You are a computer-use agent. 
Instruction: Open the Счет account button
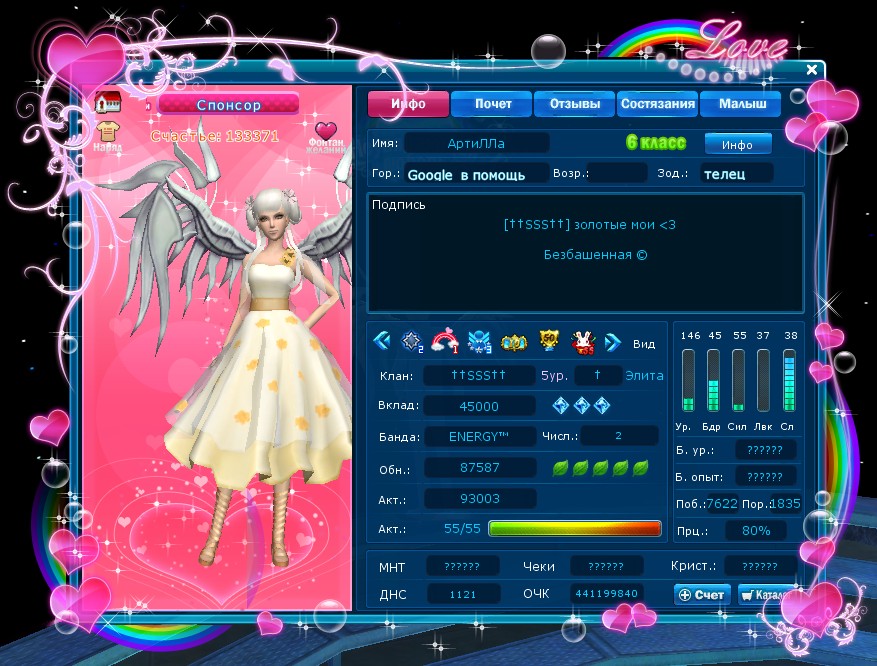[702, 594]
